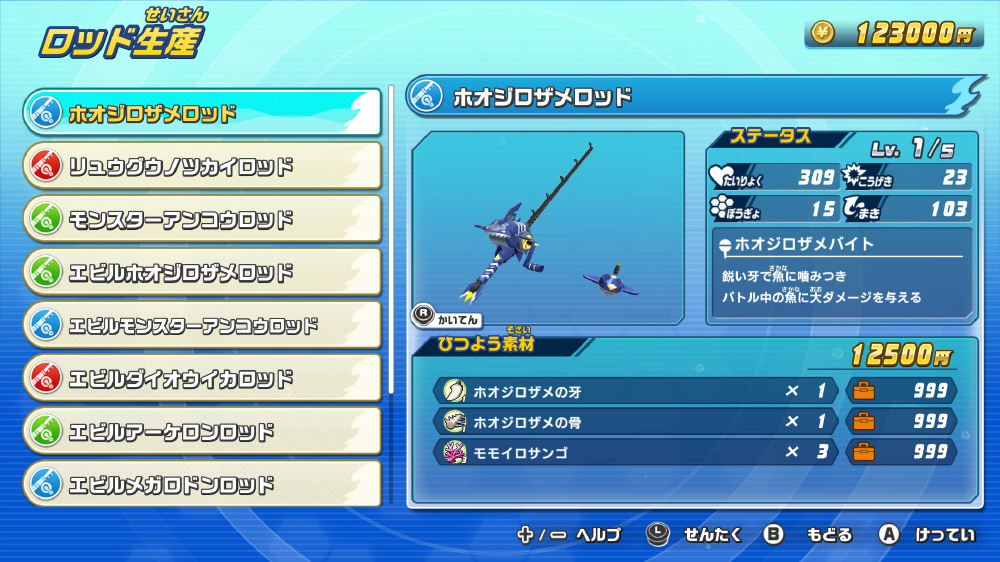Pick エビルホオジロザメロッド in the list
This screenshot has height=562, width=1000.
pyautogui.click(x=202, y=272)
